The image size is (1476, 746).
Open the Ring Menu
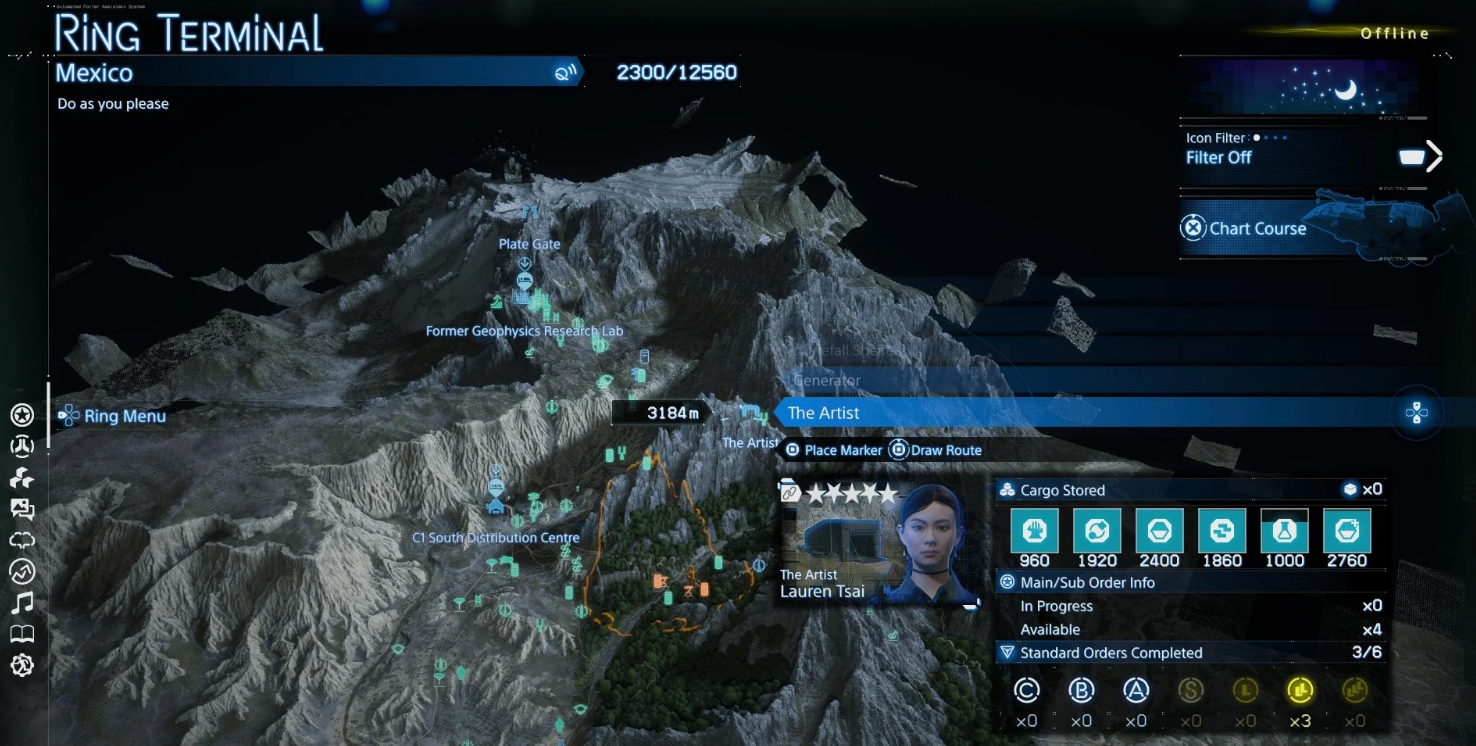point(112,416)
